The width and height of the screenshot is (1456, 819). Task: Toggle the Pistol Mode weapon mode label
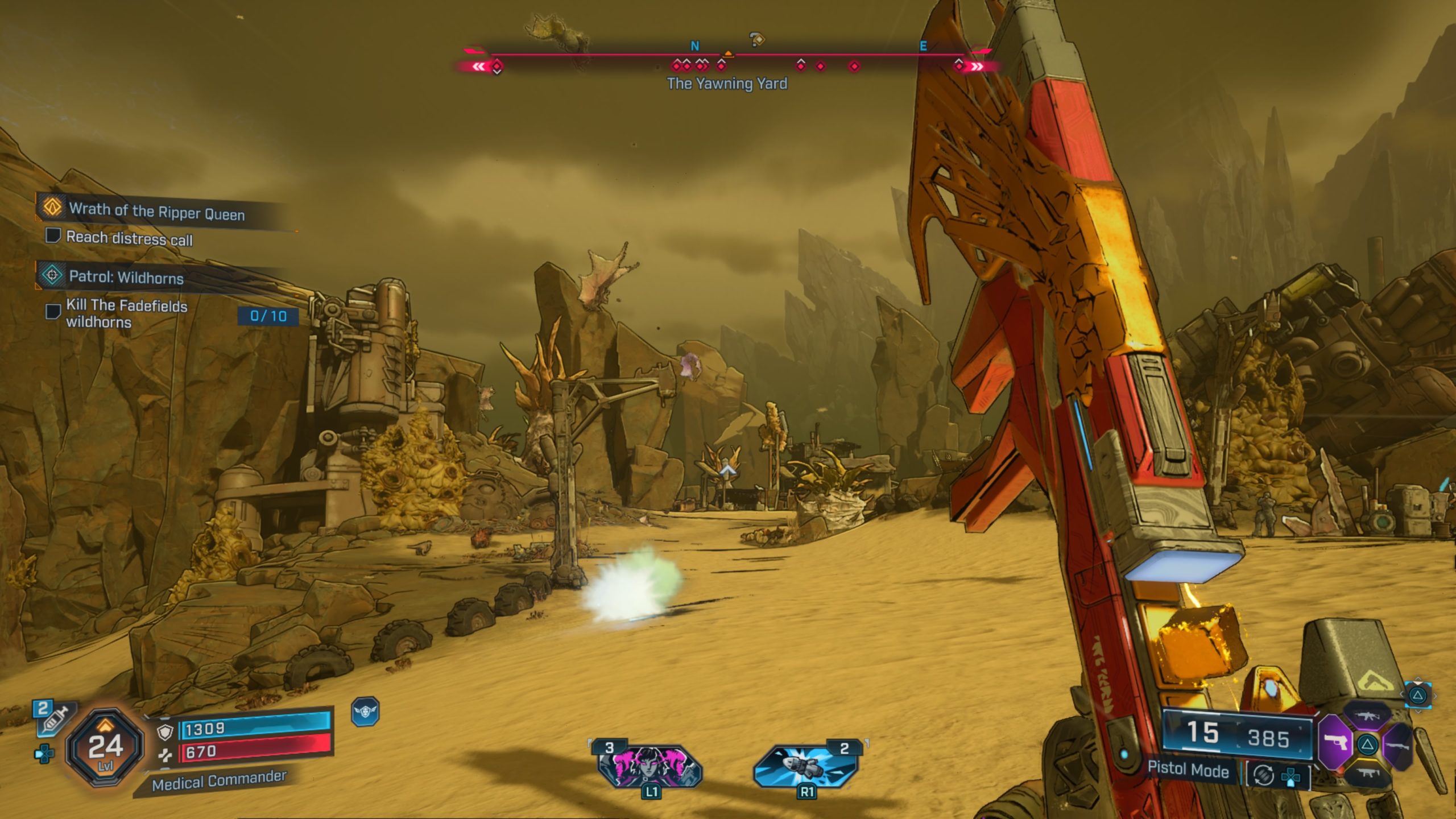(1188, 770)
